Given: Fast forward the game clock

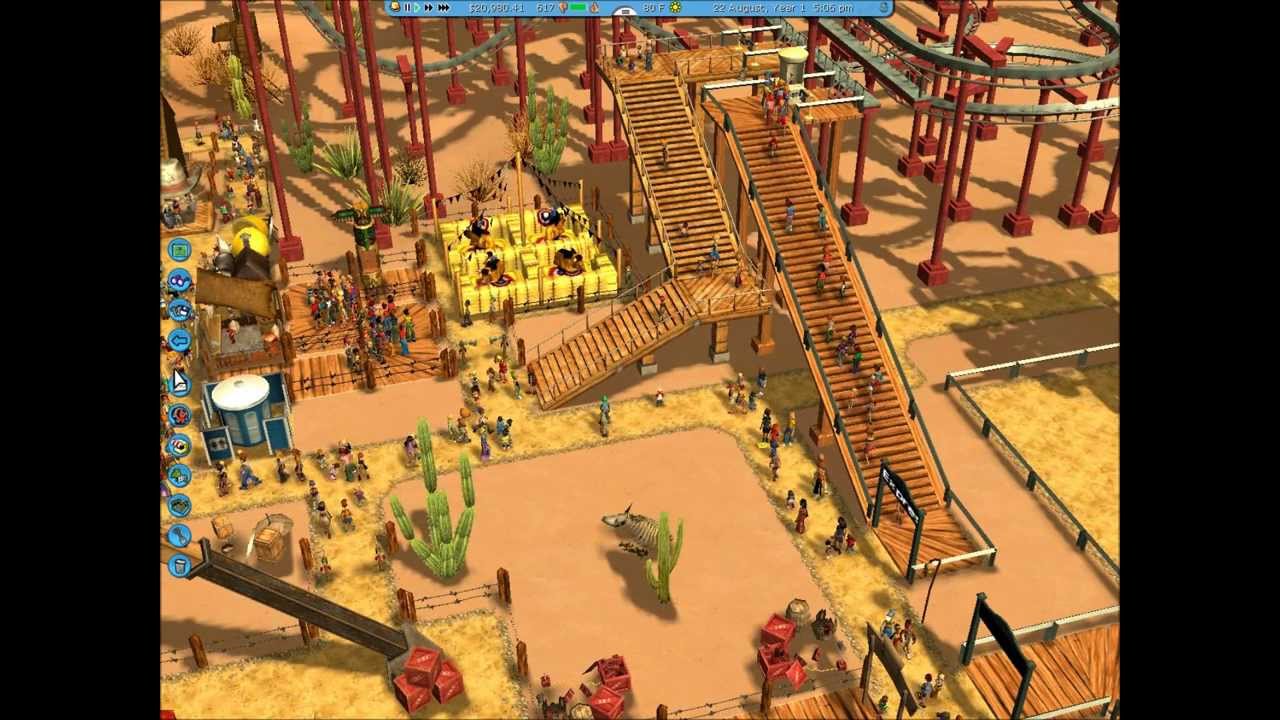Looking at the screenshot, I should [427, 8].
